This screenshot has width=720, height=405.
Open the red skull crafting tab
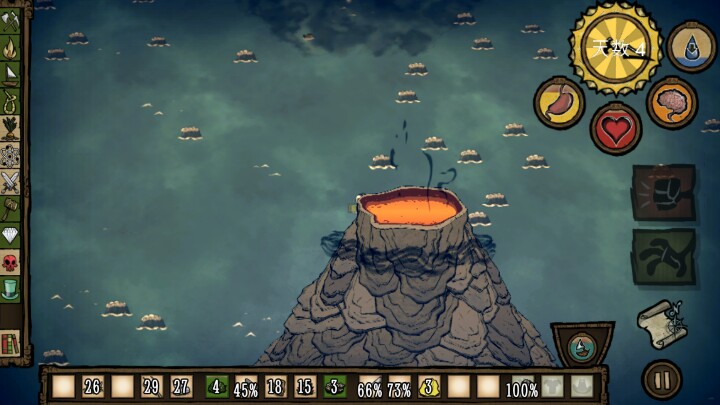11,263
